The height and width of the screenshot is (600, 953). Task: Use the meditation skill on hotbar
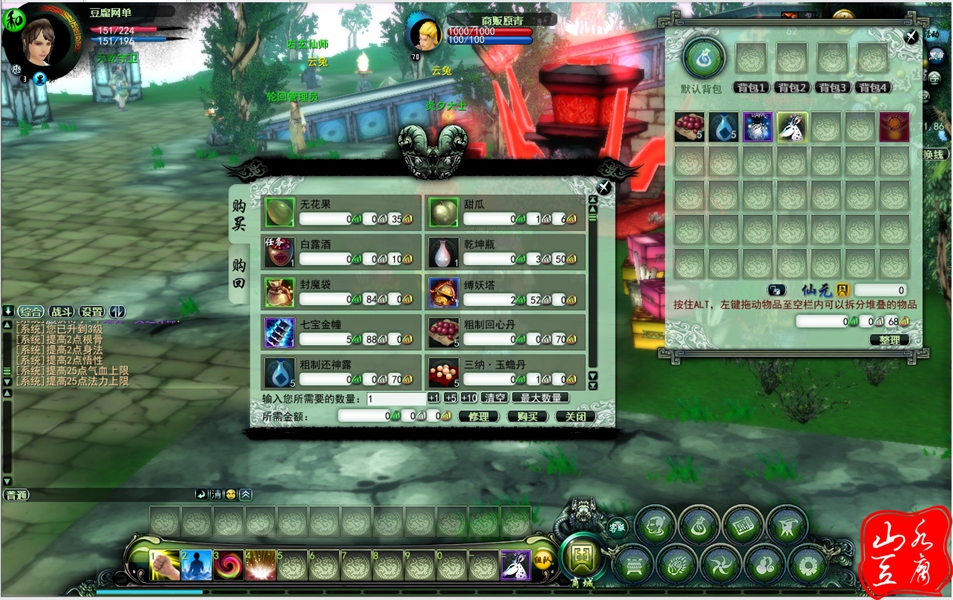(x=197, y=565)
